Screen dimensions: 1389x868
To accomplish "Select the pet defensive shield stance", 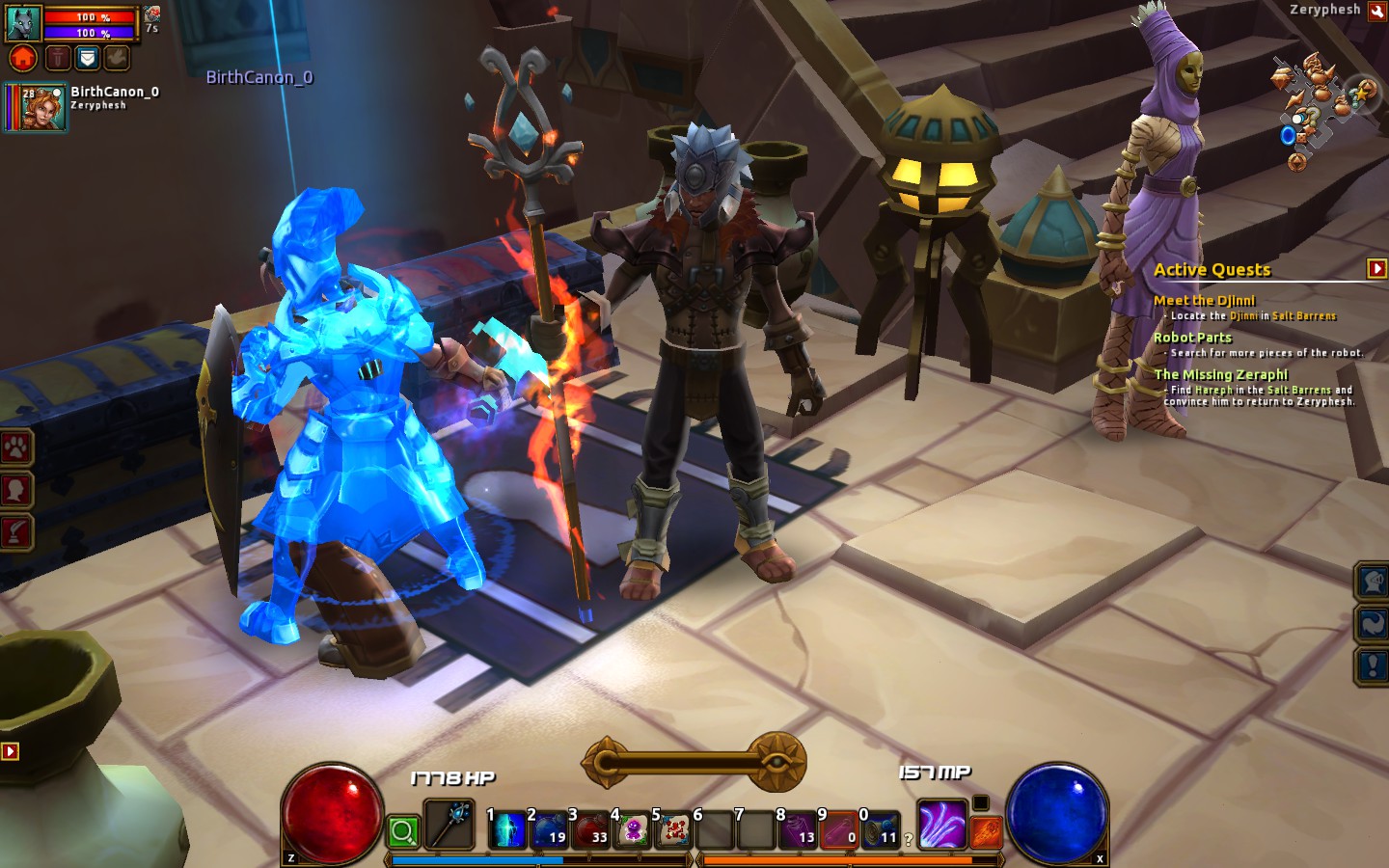I will point(88,59).
